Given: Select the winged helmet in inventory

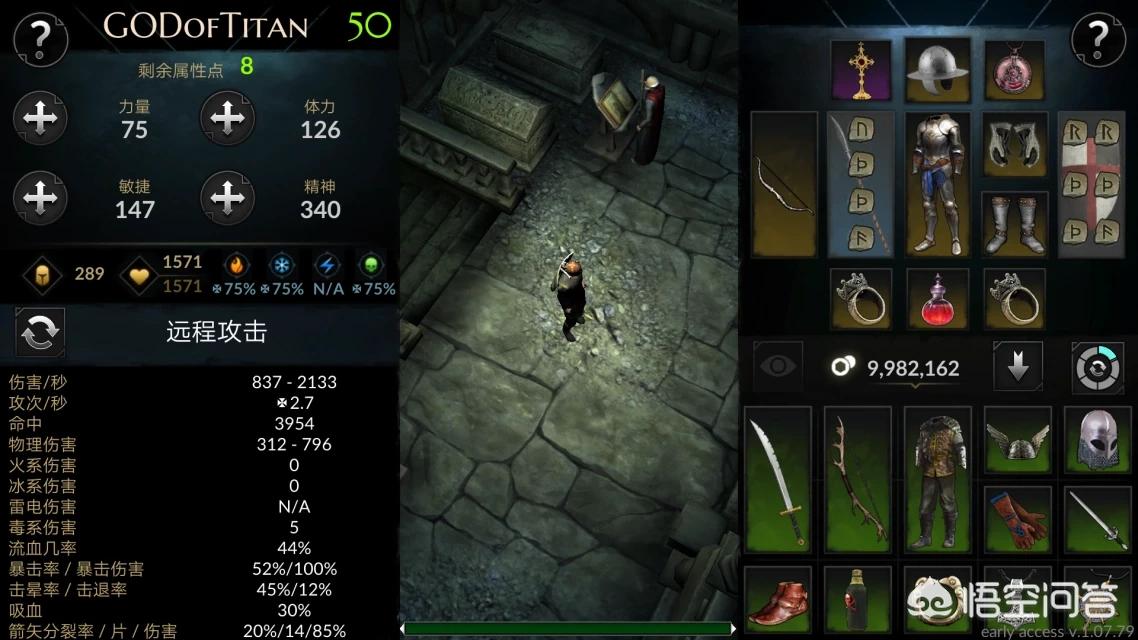Looking at the screenshot, I should pyautogui.click(x=1016, y=439).
